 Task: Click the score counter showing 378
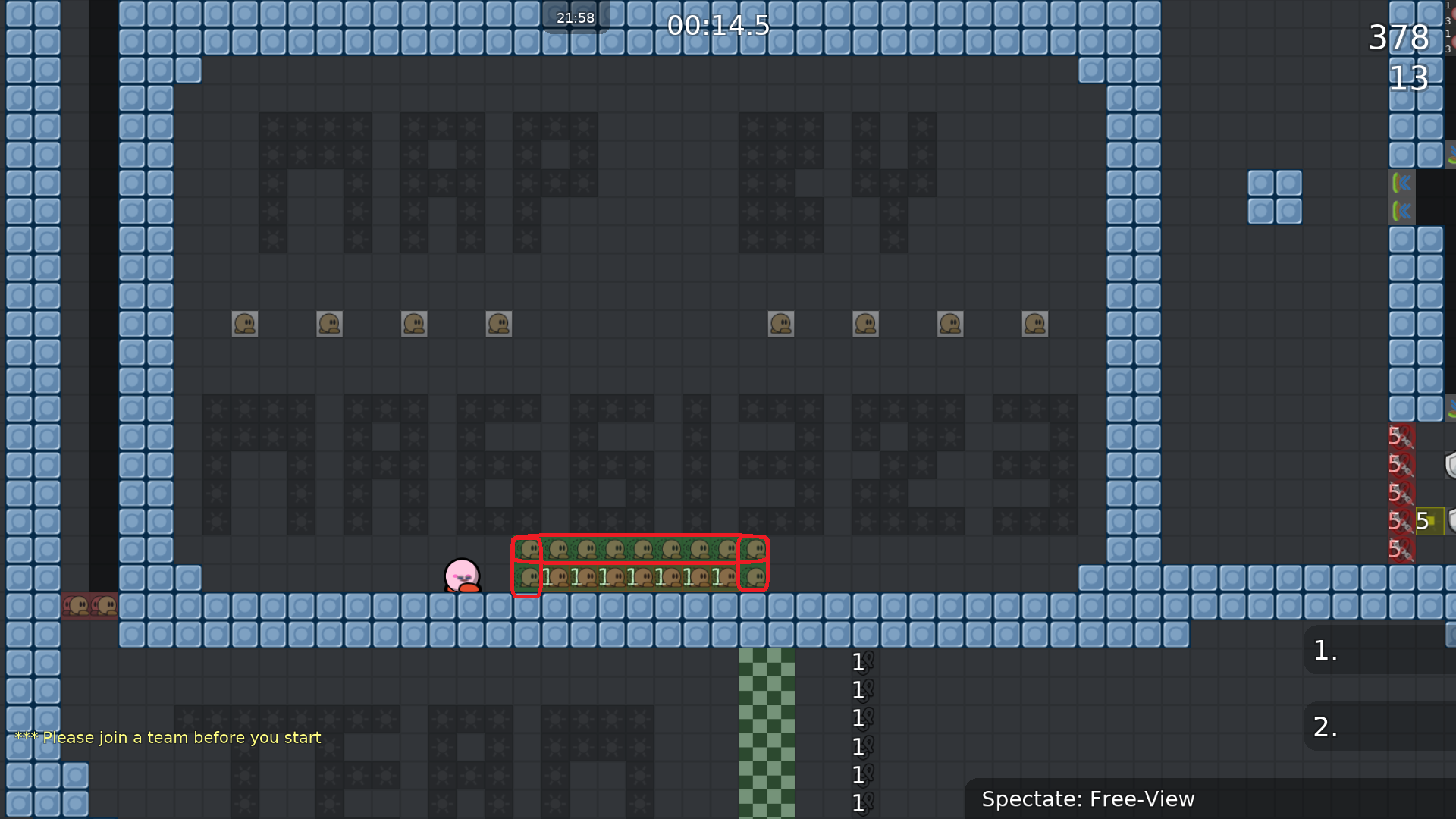tap(1398, 38)
